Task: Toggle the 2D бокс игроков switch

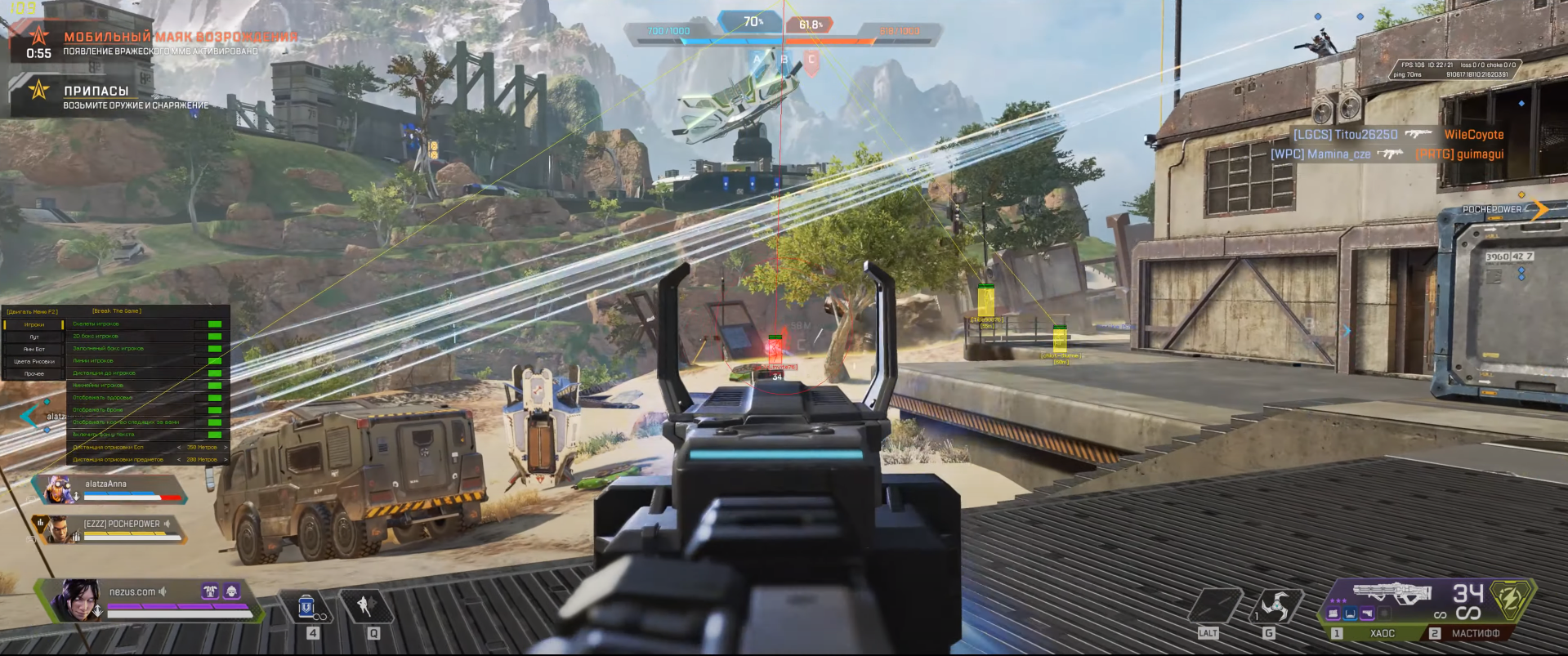Action: click(215, 337)
